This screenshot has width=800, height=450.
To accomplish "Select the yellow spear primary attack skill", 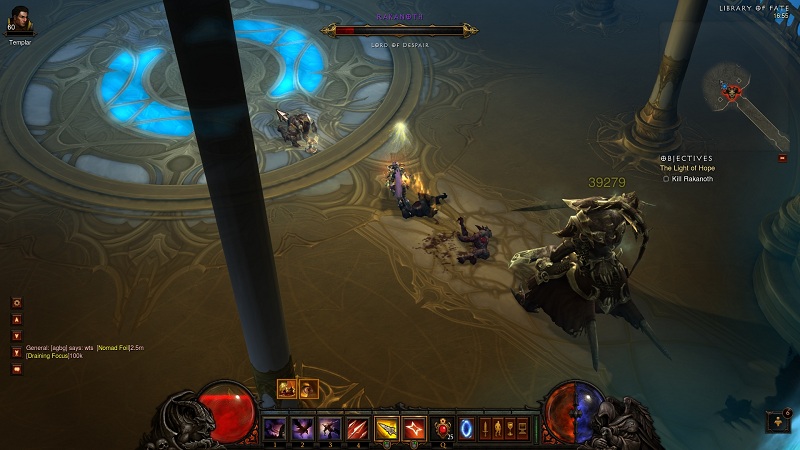I will pos(386,428).
